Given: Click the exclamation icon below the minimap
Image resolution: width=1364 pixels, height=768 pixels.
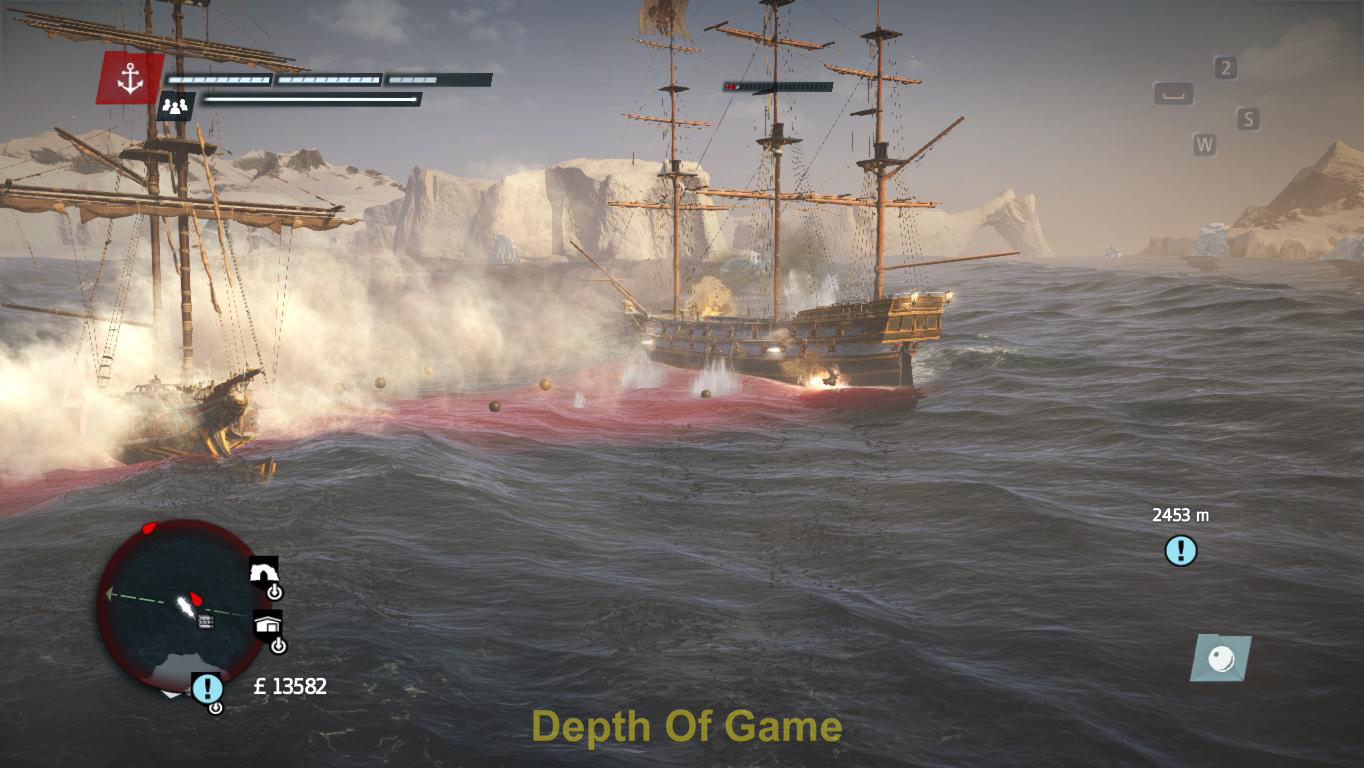Looking at the screenshot, I should point(207,687).
